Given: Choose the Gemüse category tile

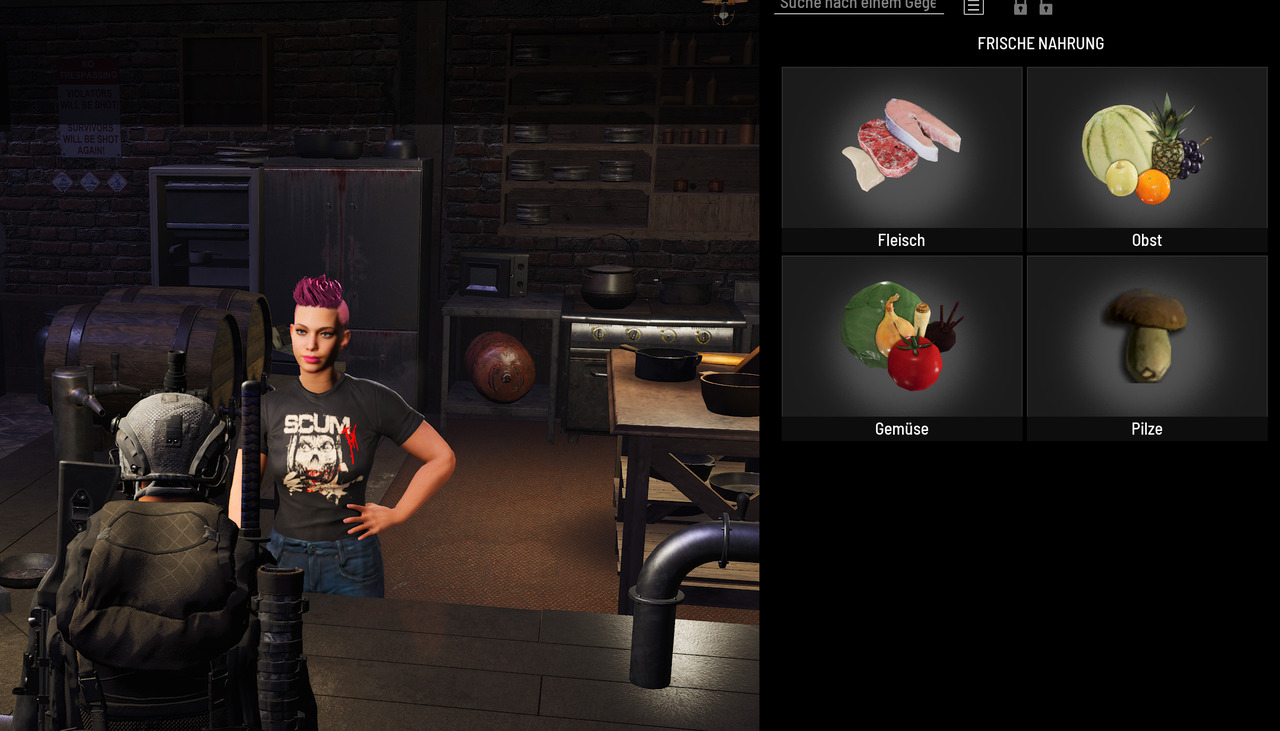Looking at the screenshot, I should pos(901,347).
